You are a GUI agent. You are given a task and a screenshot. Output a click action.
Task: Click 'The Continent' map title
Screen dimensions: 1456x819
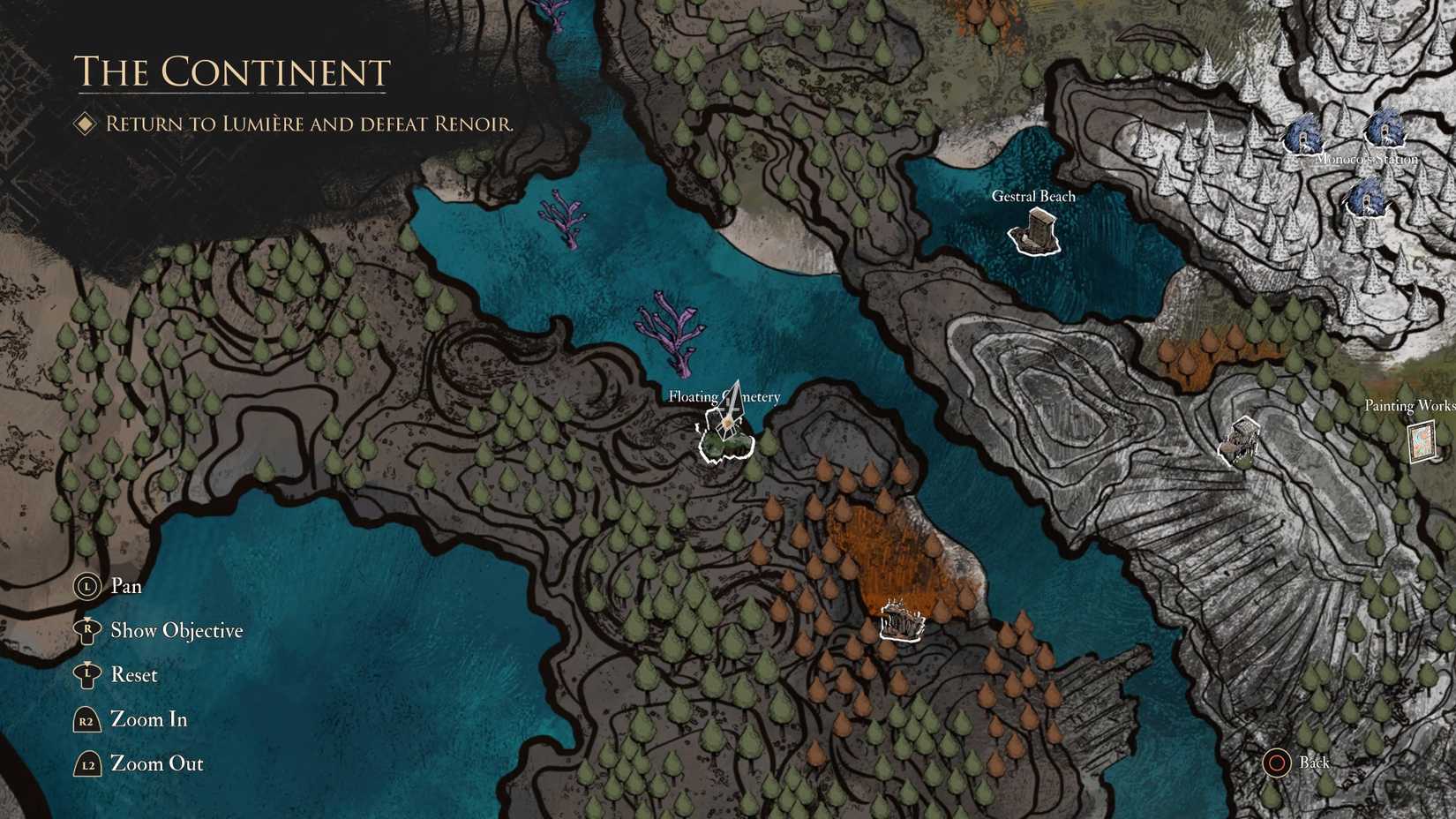[x=232, y=71]
